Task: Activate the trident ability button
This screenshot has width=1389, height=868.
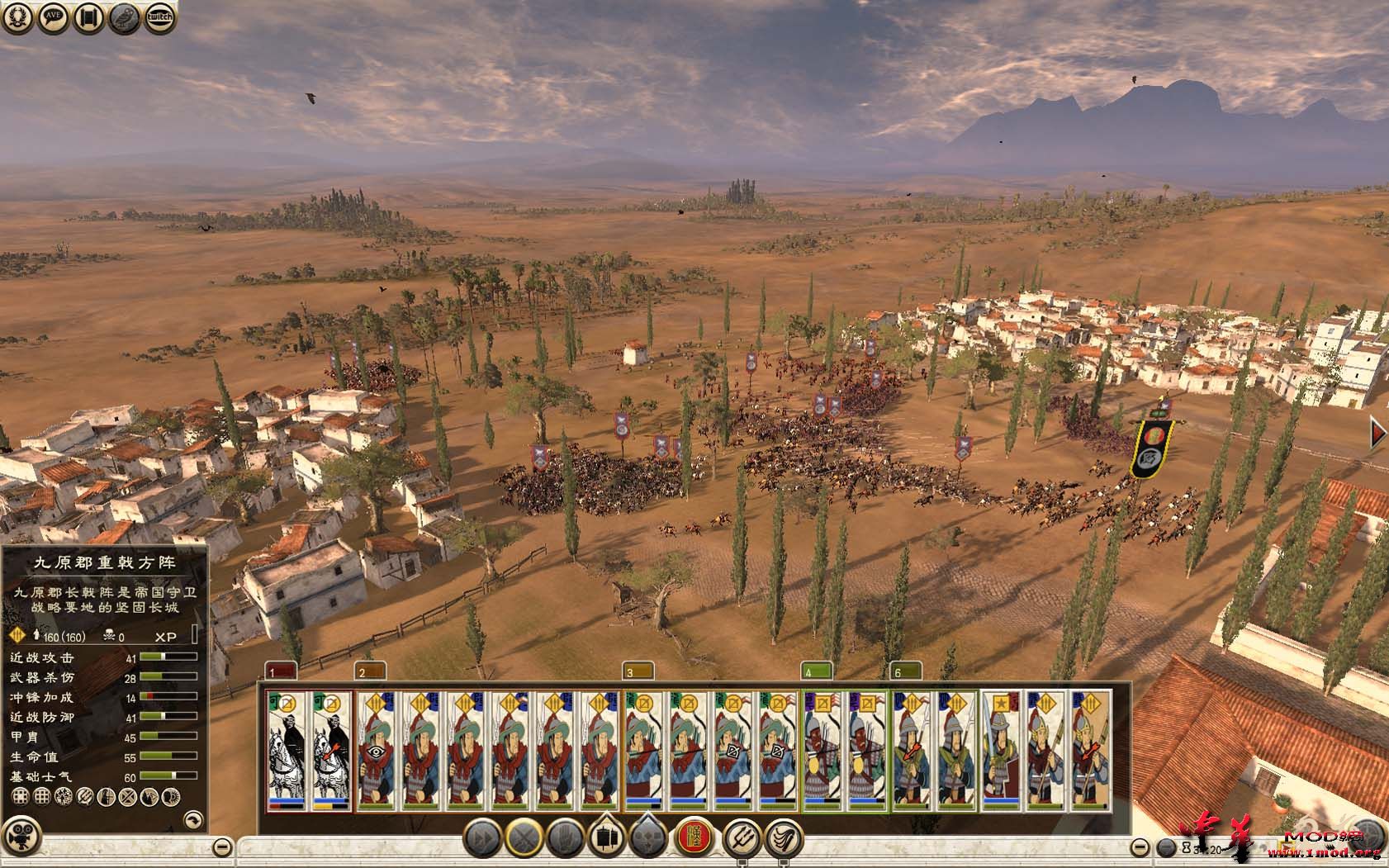Action: [x=741, y=837]
